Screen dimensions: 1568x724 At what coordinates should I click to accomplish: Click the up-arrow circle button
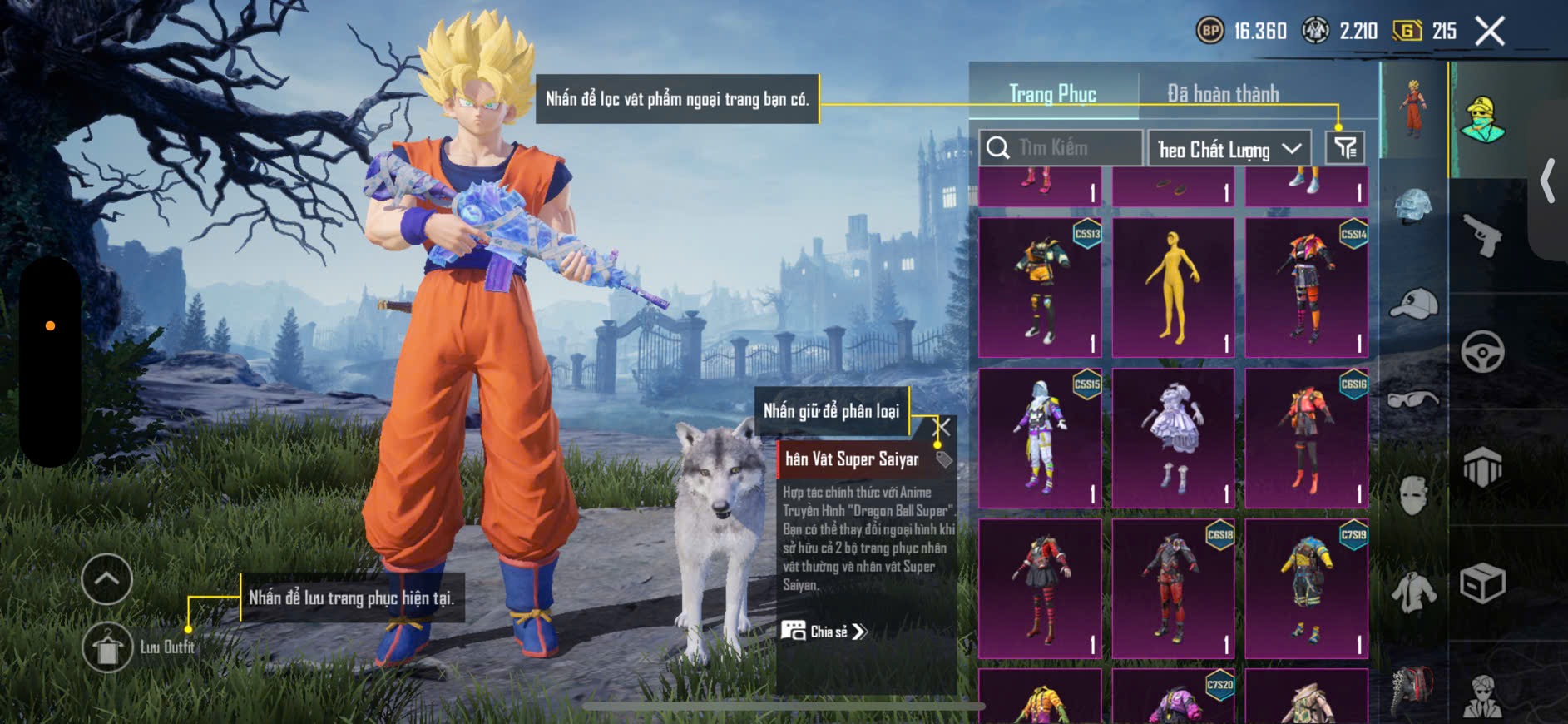coord(106,578)
